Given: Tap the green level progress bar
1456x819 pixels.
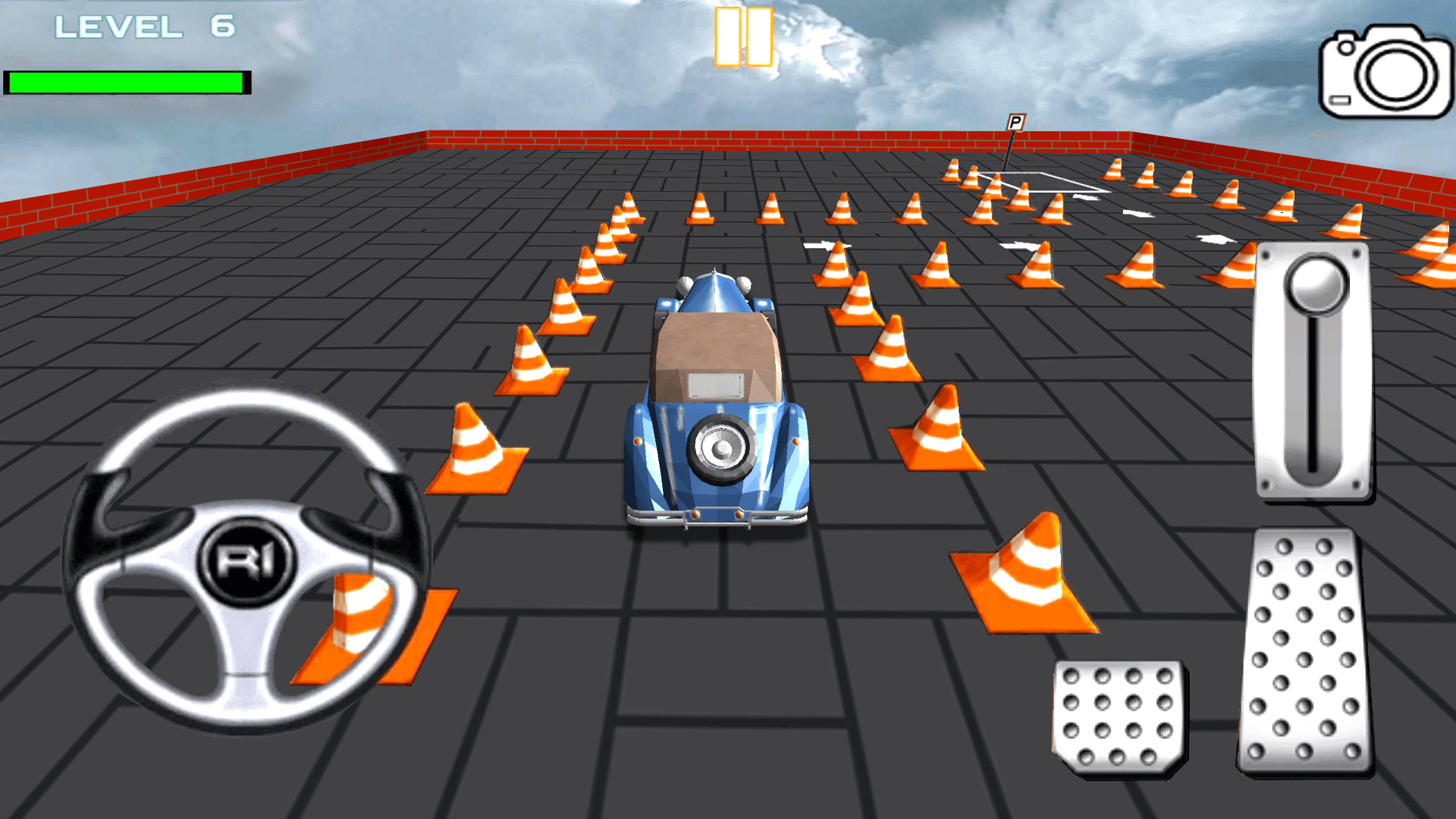Looking at the screenshot, I should click(125, 80).
